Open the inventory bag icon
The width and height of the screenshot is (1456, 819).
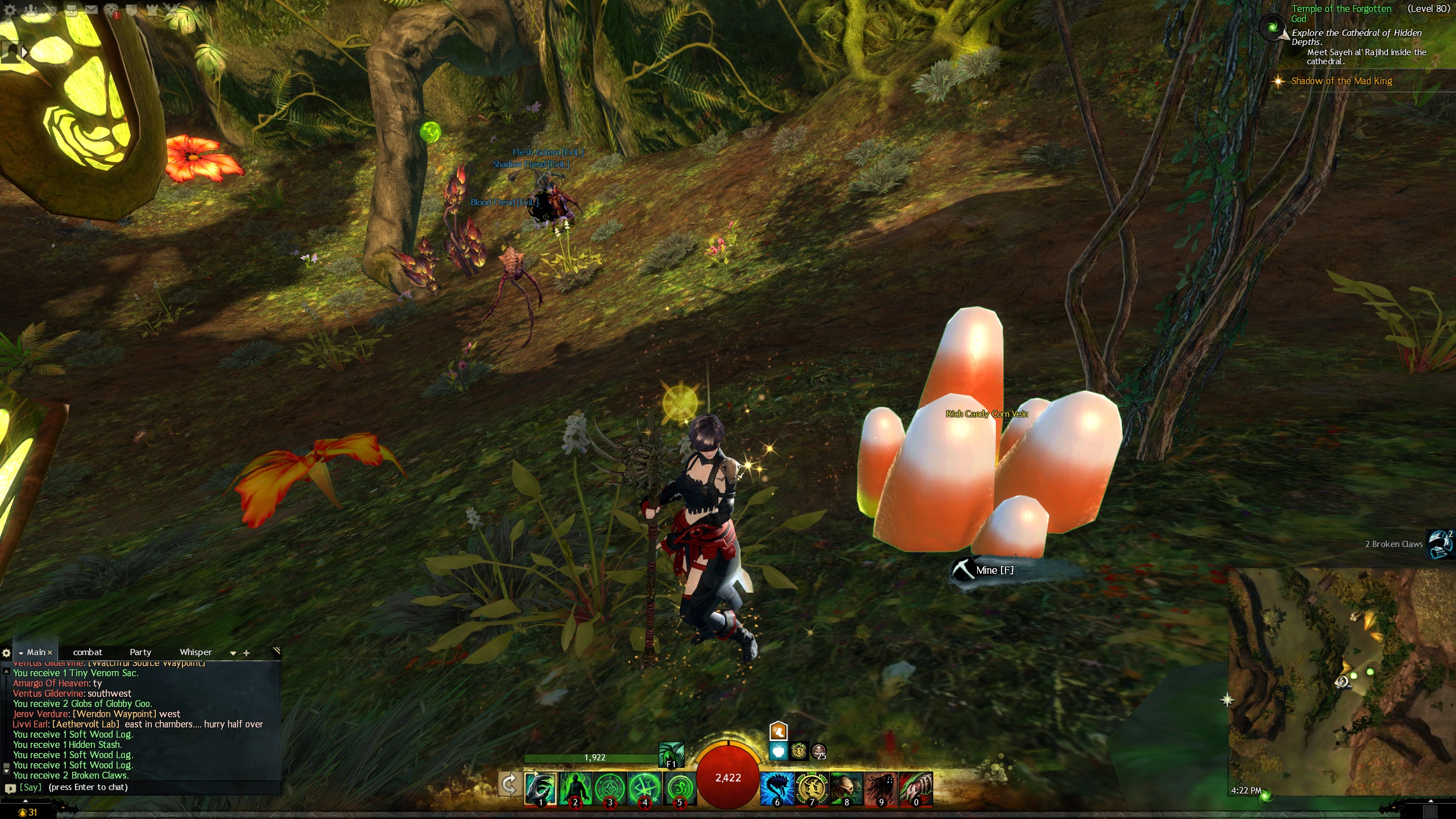click(71, 9)
